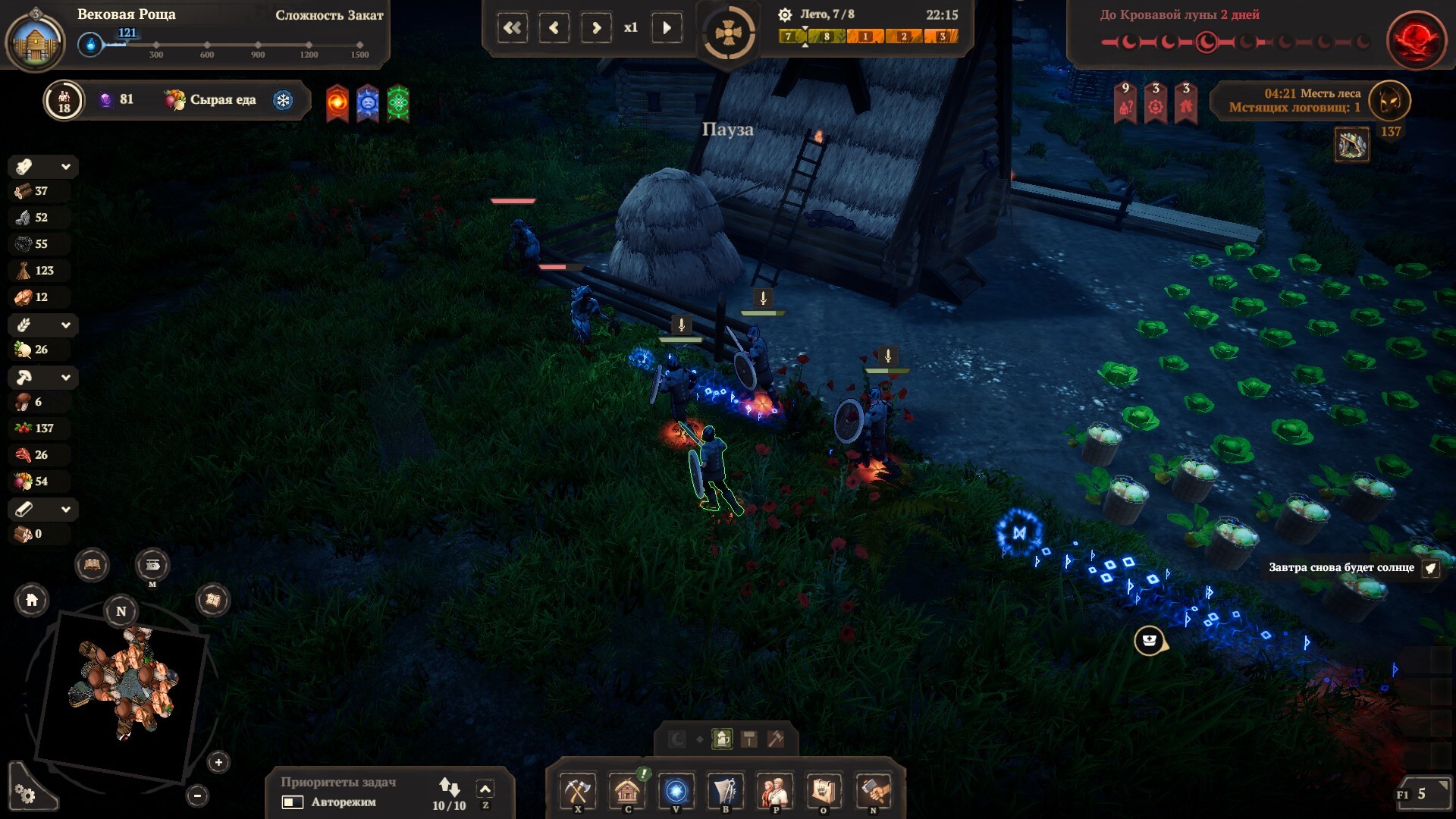Image resolution: width=1456 pixels, height=819 pixels.
Task: Open the house construction menu
Action: [x=627, y=792]
